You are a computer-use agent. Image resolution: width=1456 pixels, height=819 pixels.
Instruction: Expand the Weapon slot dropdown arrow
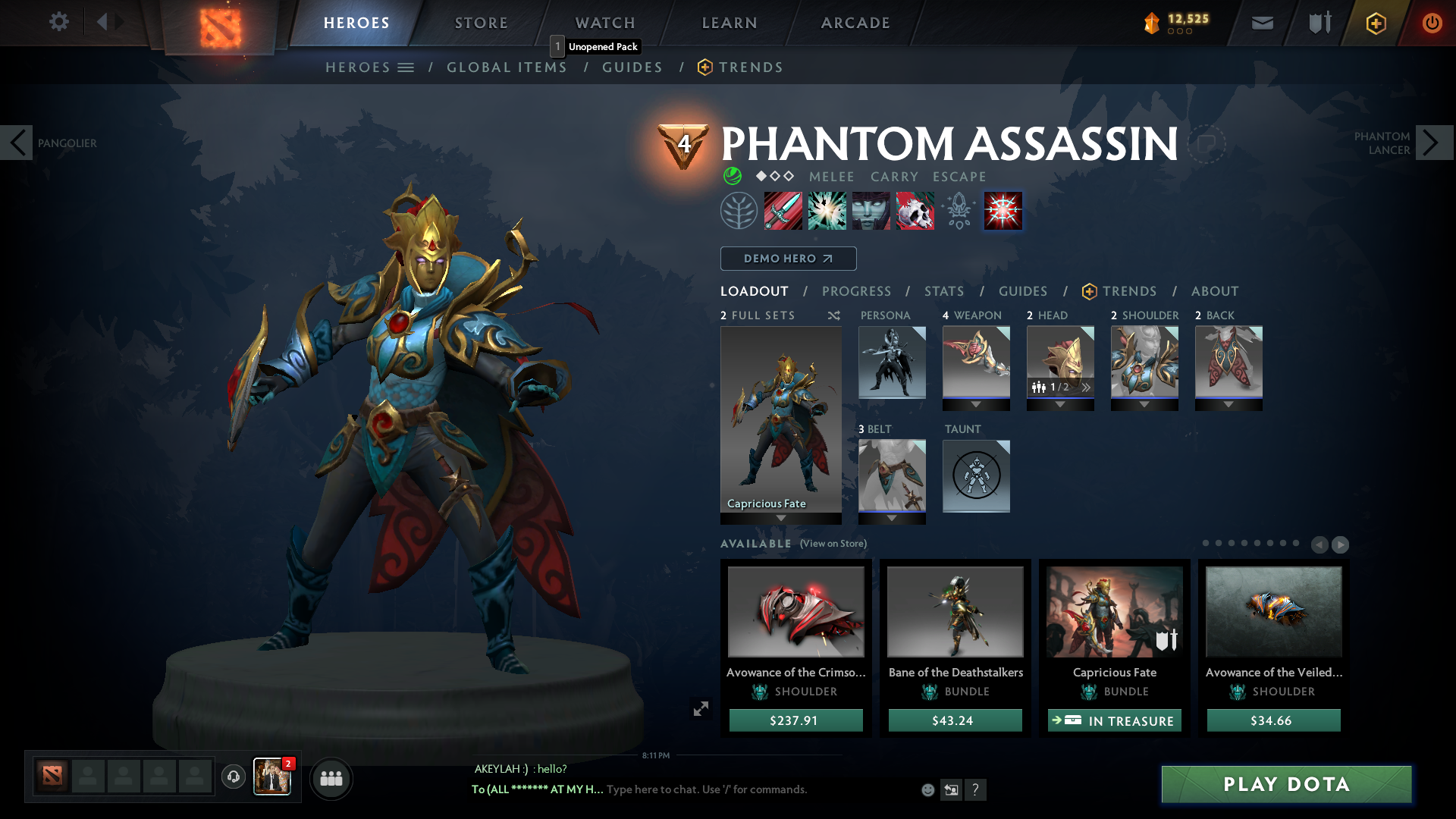coord(976,405)
